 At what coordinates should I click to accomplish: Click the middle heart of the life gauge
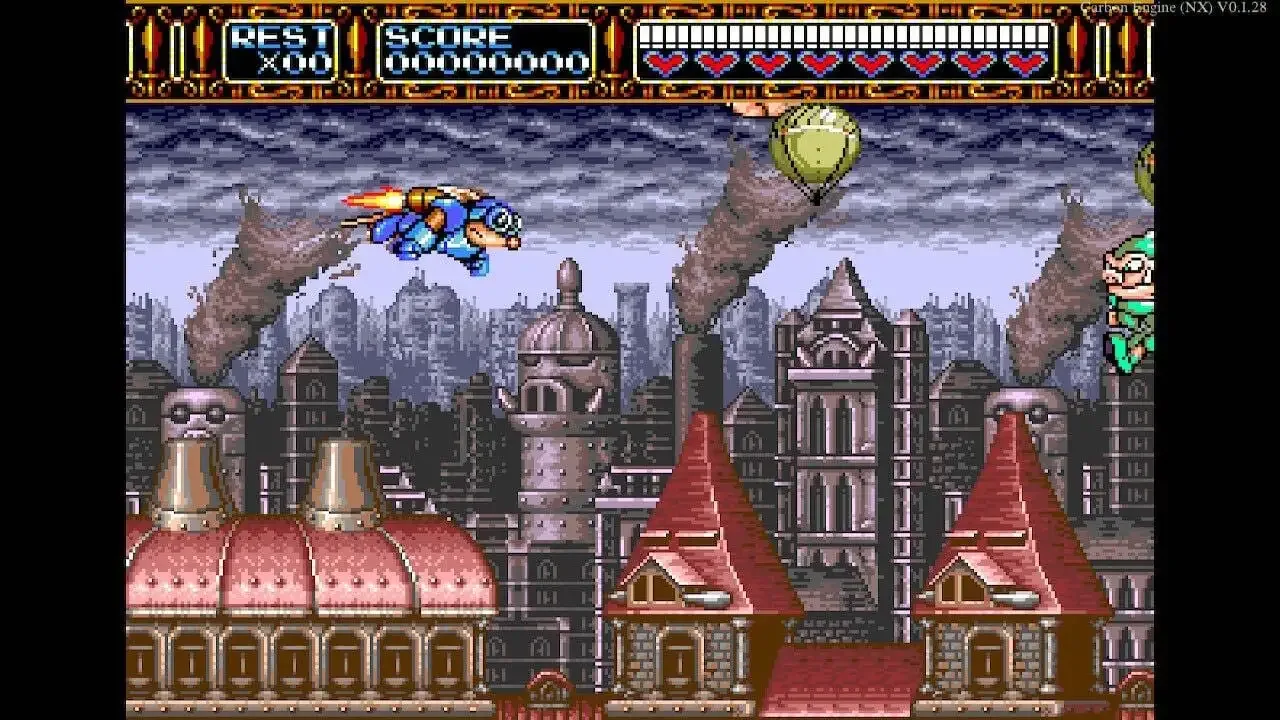point(845,62)
